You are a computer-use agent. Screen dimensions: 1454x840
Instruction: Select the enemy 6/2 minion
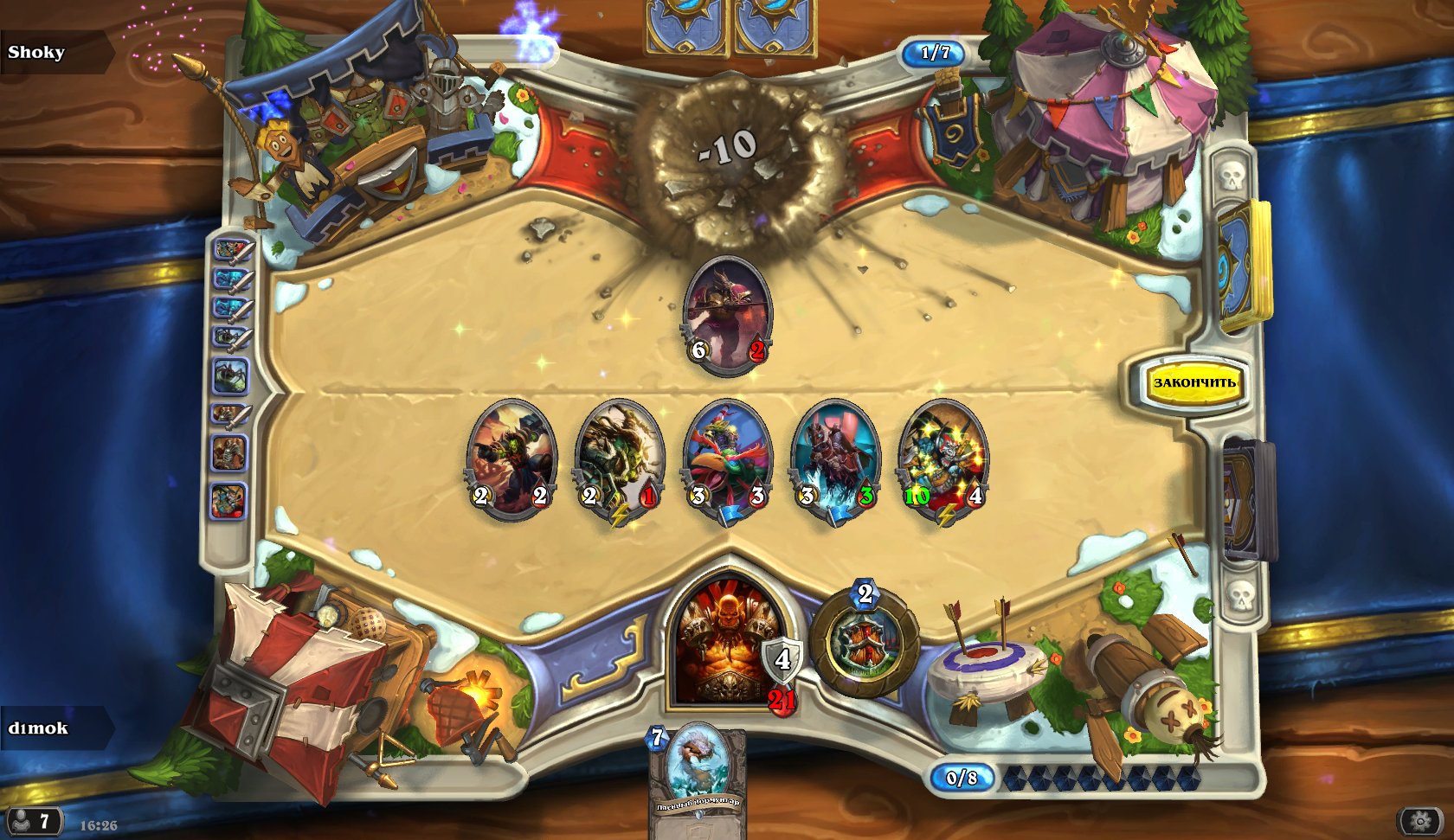click(x=727, y=315)
